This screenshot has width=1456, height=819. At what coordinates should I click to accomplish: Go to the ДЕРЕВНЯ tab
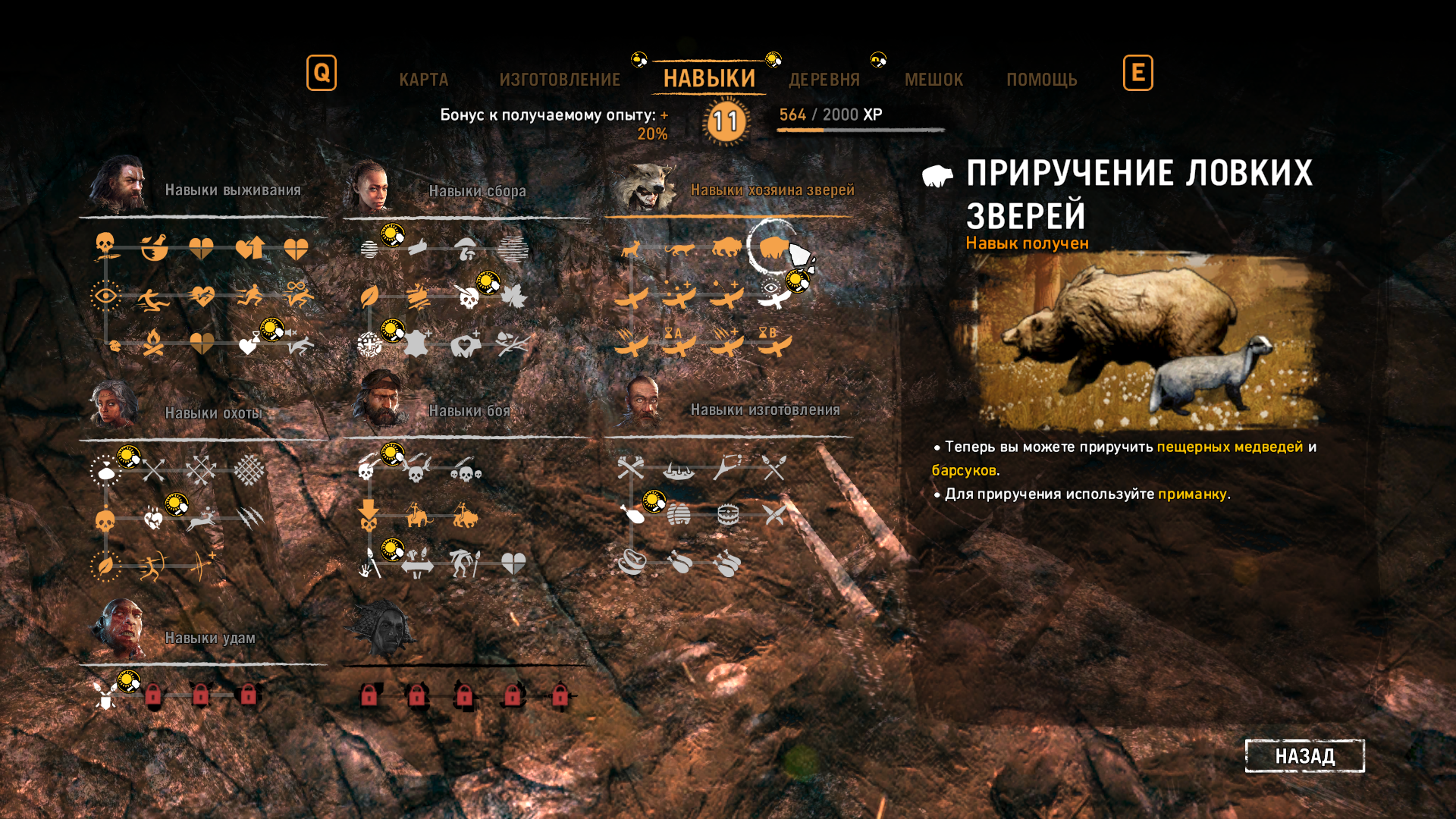tap(824, 80)
